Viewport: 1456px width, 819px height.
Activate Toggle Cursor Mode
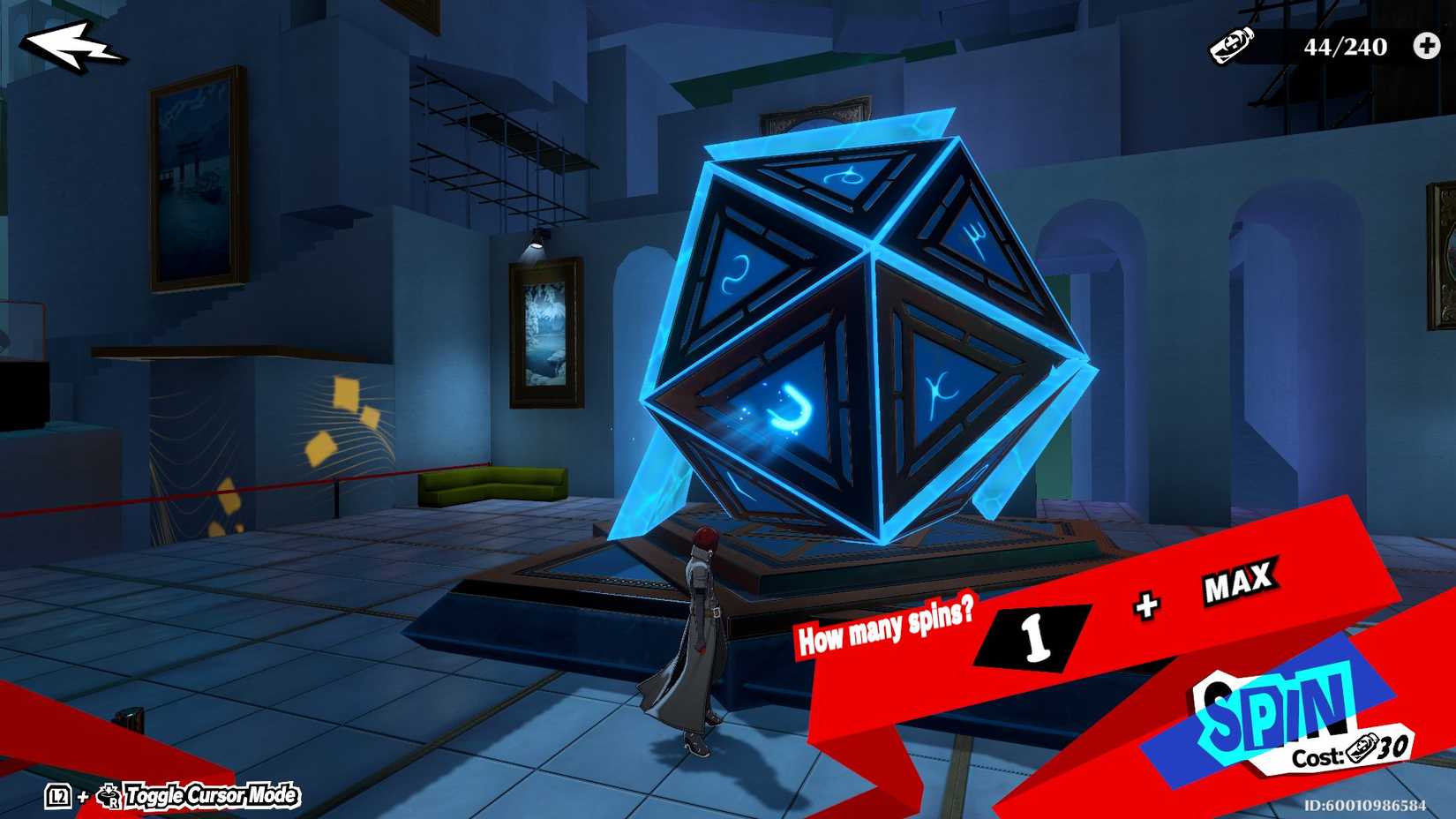tap(210, 797)
